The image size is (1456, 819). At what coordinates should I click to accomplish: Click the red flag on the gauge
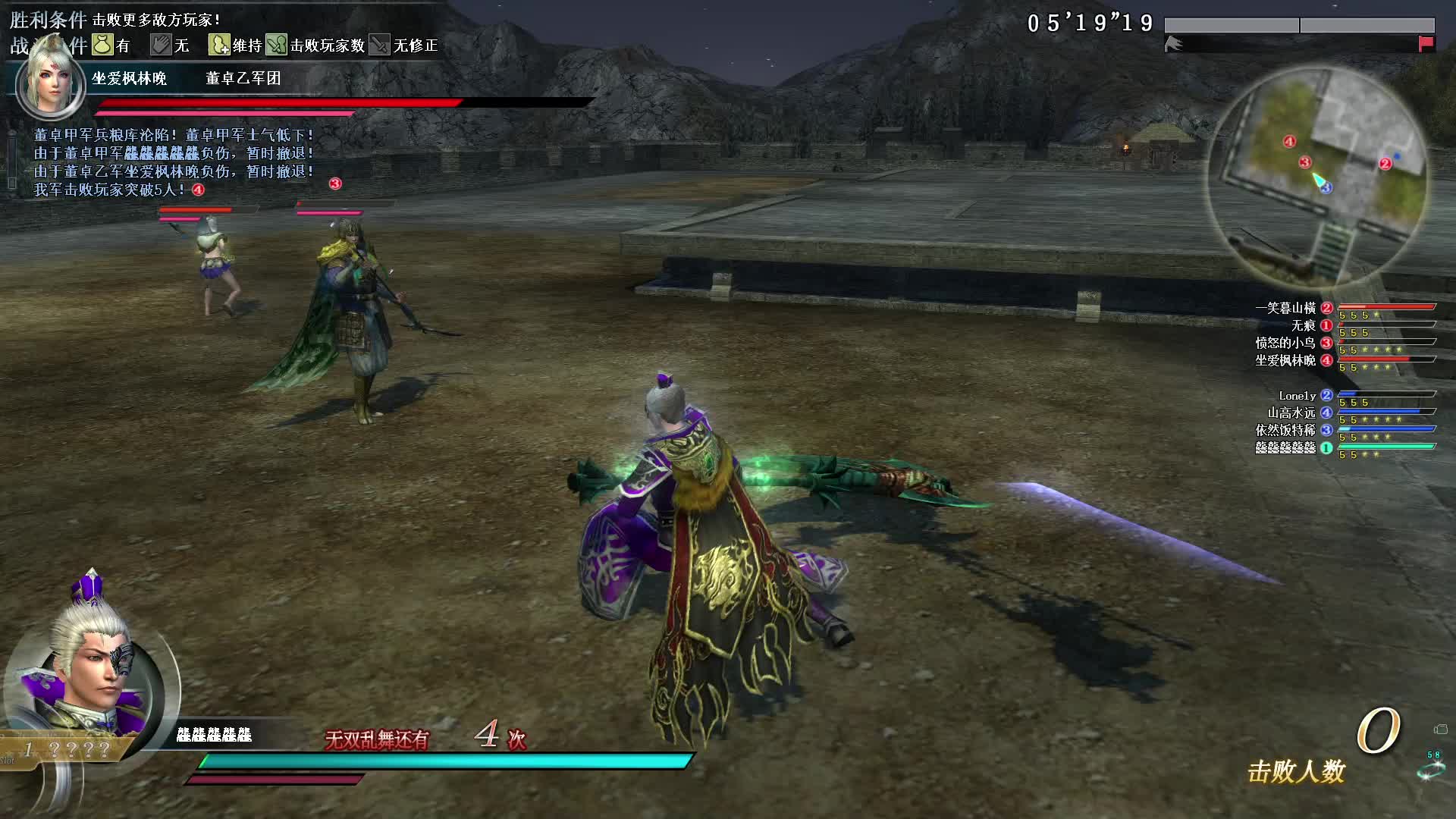(1426, 44)
